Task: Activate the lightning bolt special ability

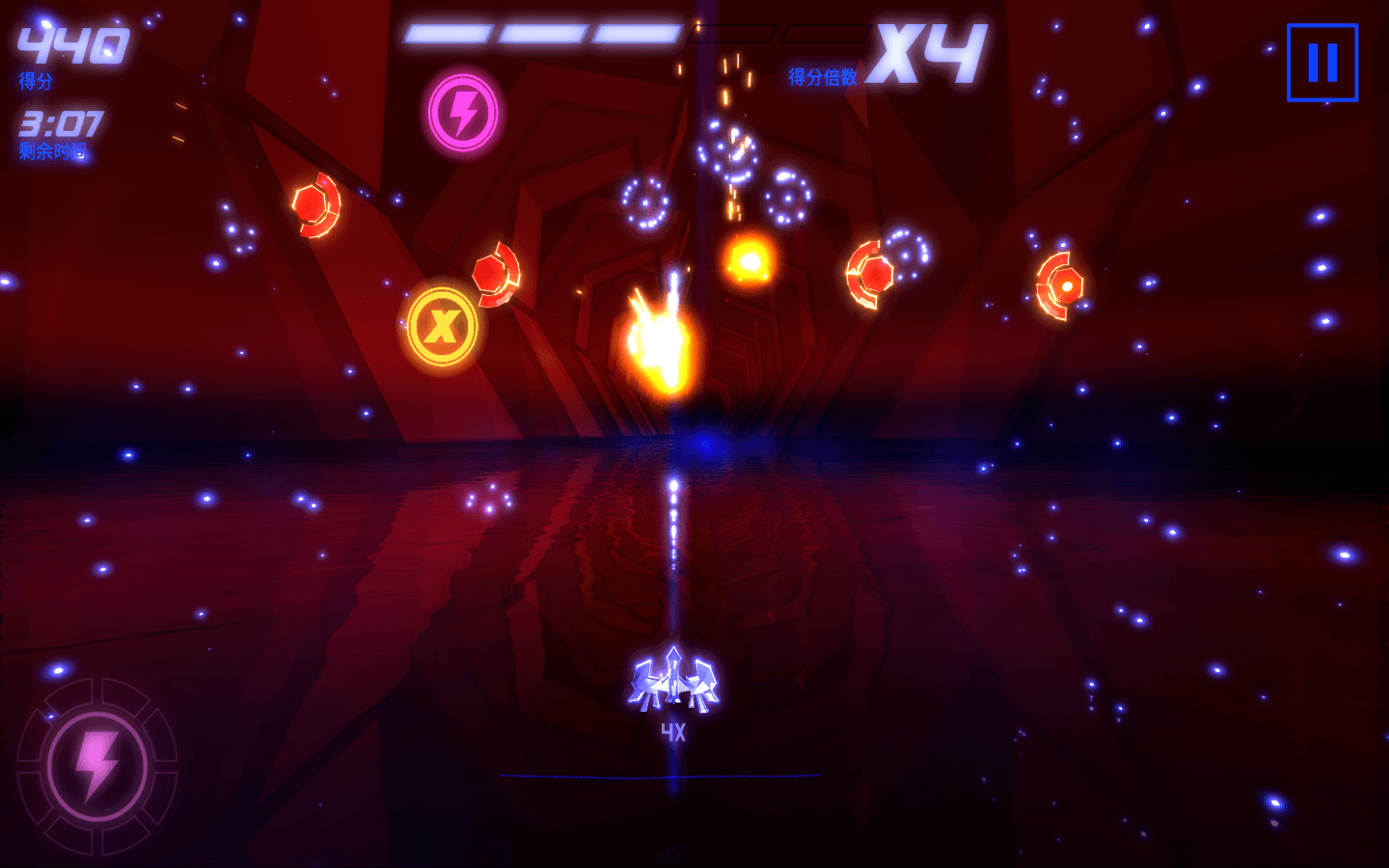Action: [97, 766]
